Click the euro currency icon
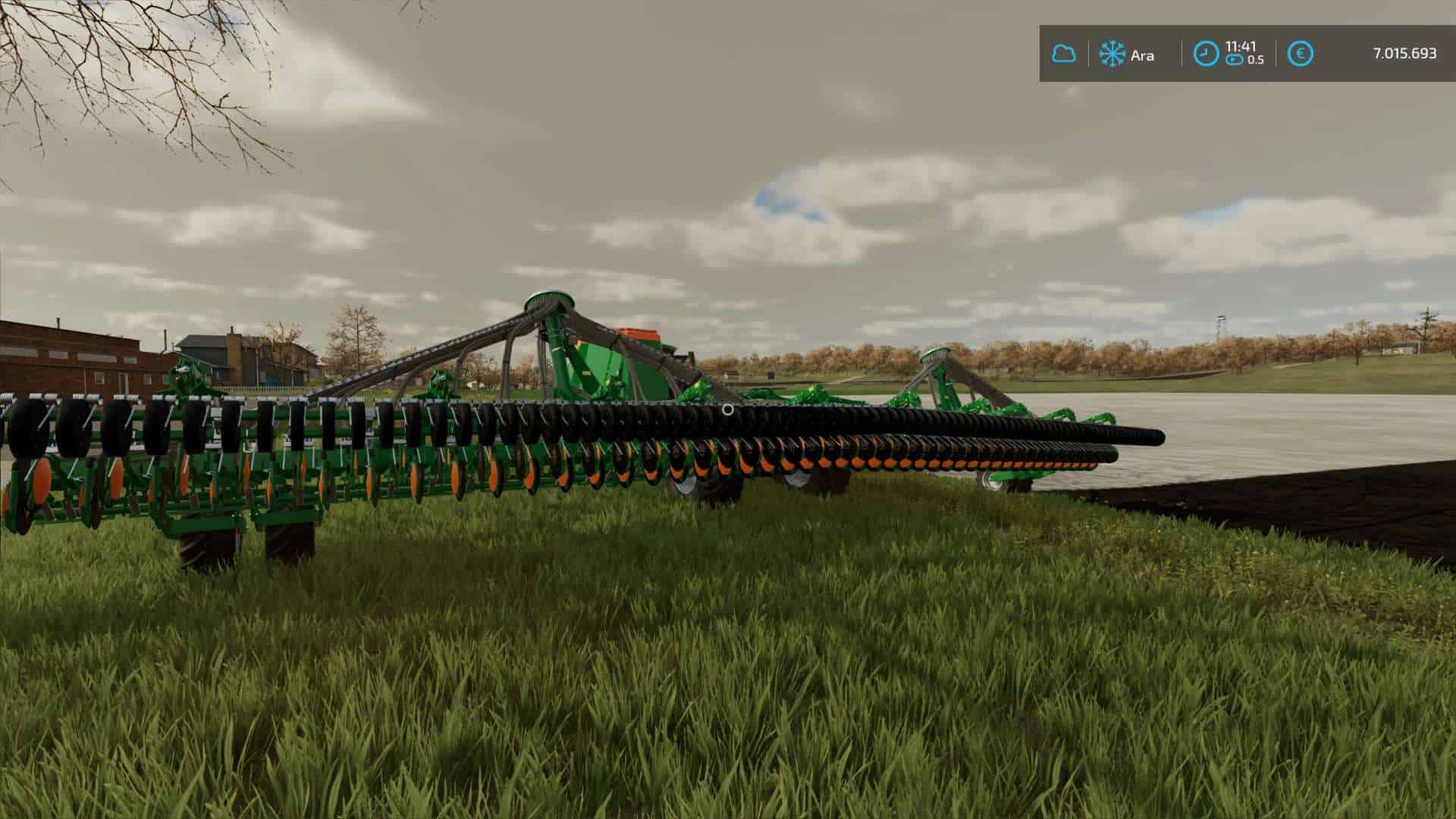This screenshot has width=1456, height=819. click(x=1301, y=54)
